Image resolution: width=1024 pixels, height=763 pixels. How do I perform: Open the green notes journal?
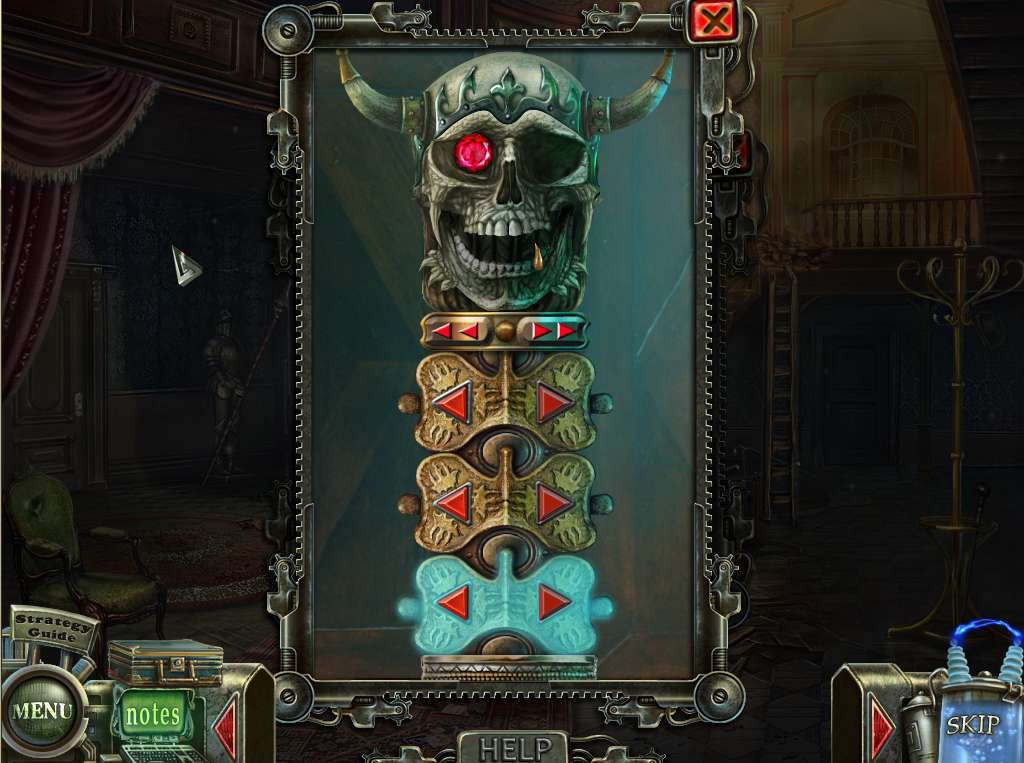(x=153, y=715)
